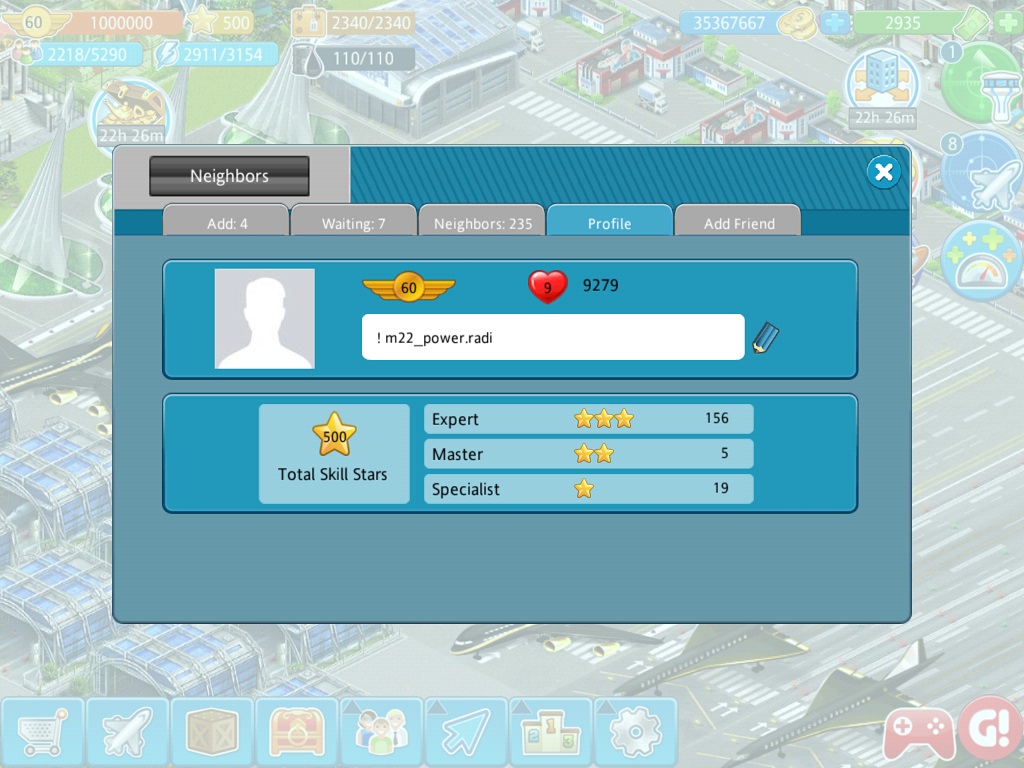The height and width of the screenshot is (768, 1024).
Task: Open the Waiting: 7 tab
Action: pyautogui.click(x=353, y=223)
